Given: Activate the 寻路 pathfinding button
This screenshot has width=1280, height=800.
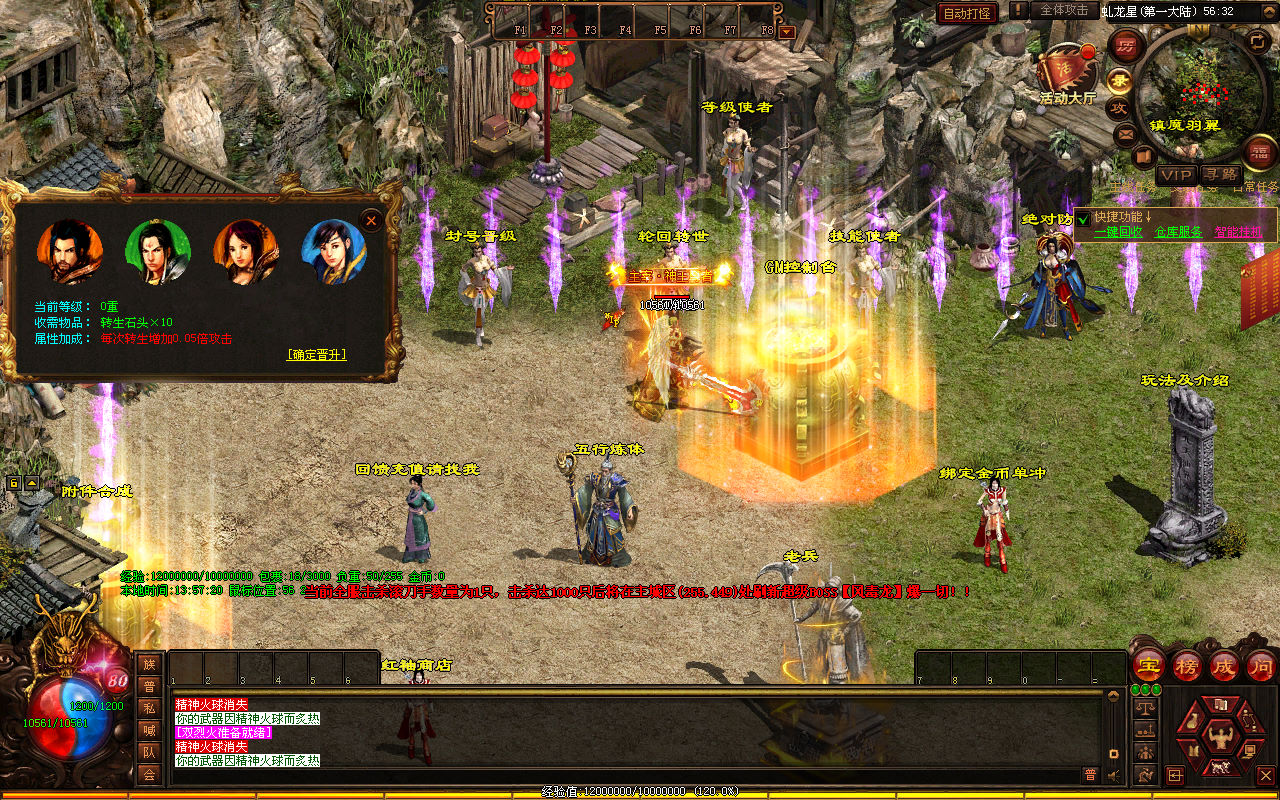Looking at the screenshot, I should click(1220, 175).
